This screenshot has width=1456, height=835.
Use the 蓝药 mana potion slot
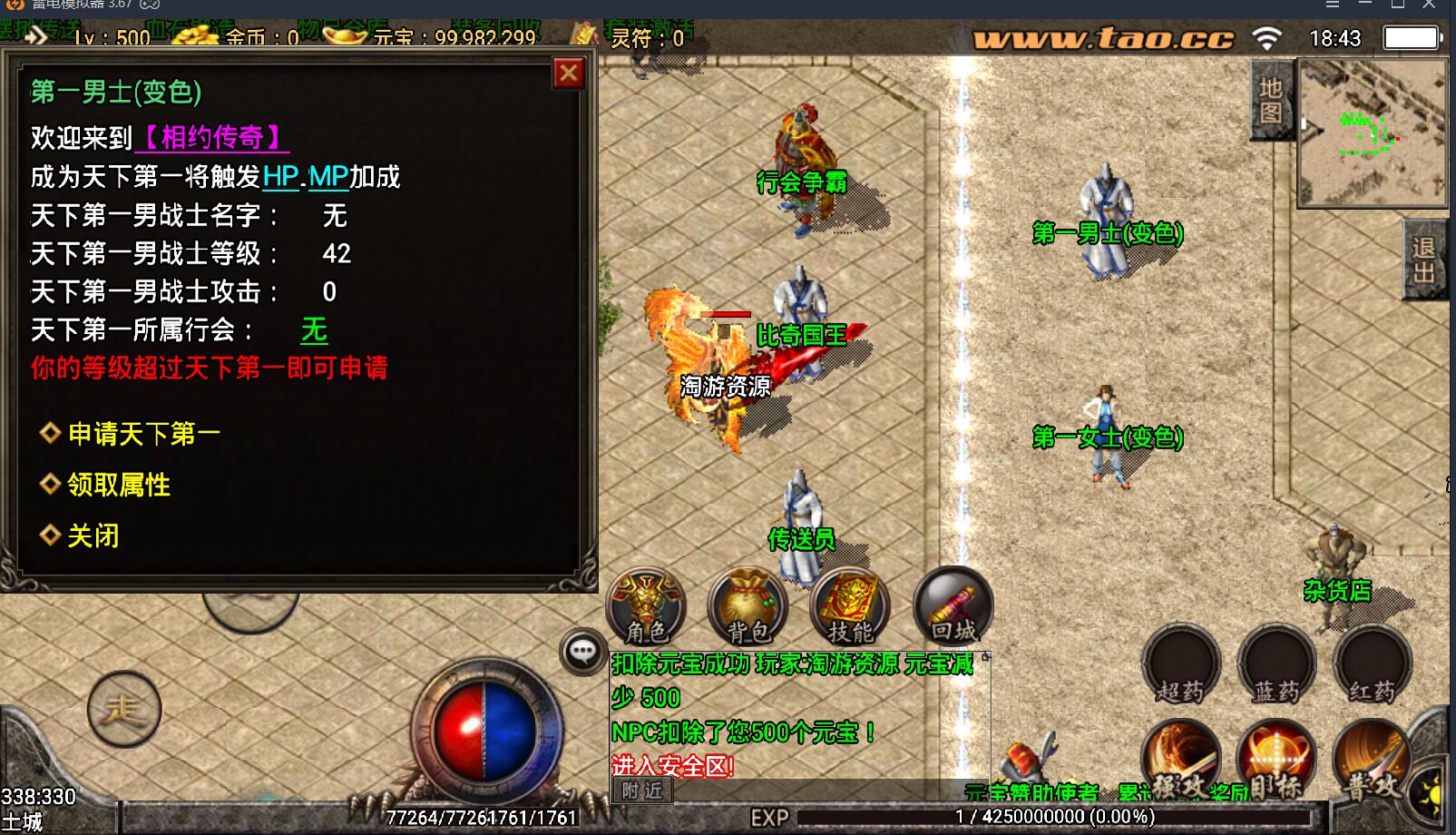[1276, 664]
